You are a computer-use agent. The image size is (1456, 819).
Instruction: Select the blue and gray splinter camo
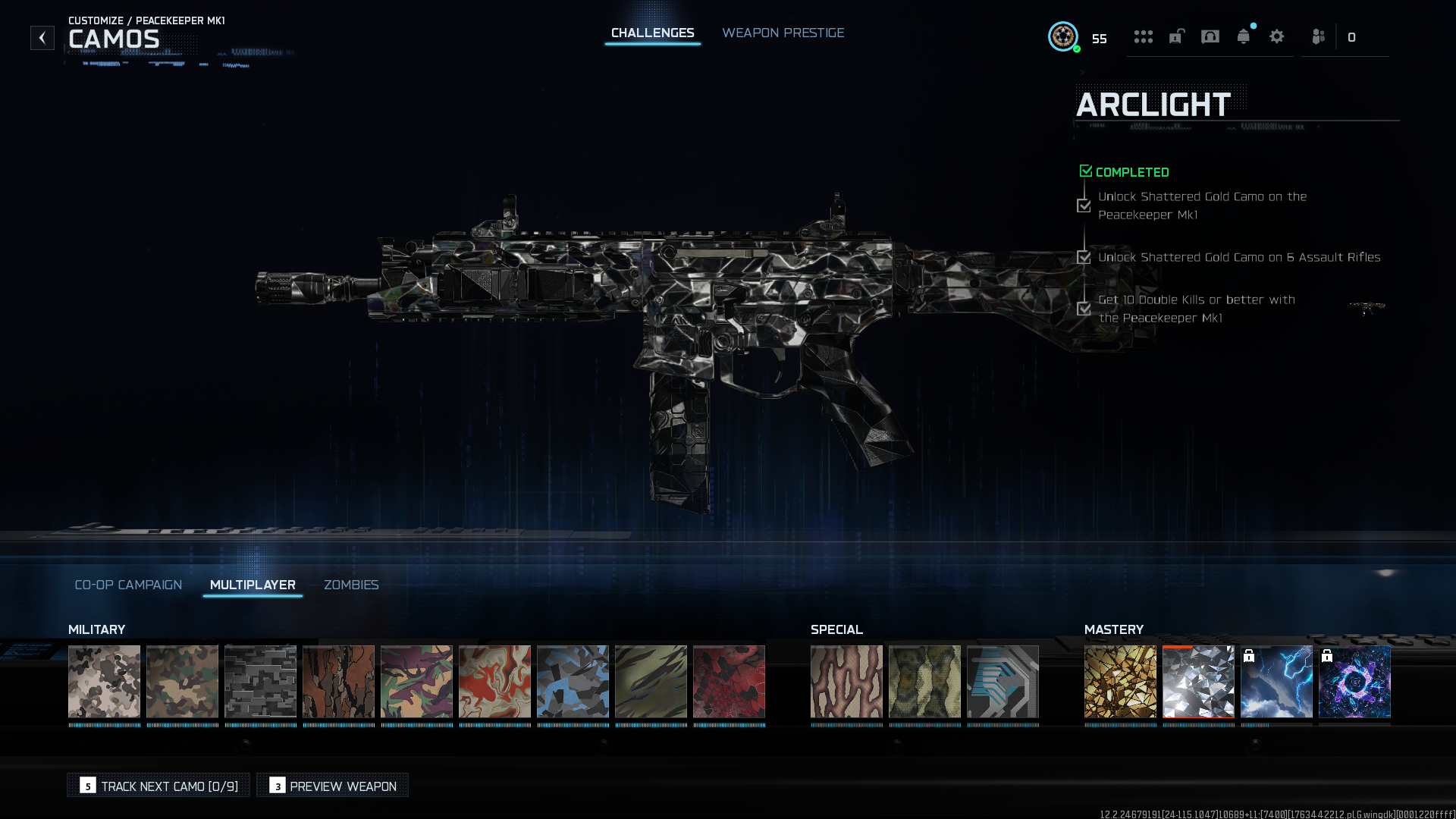coord(573,681)
